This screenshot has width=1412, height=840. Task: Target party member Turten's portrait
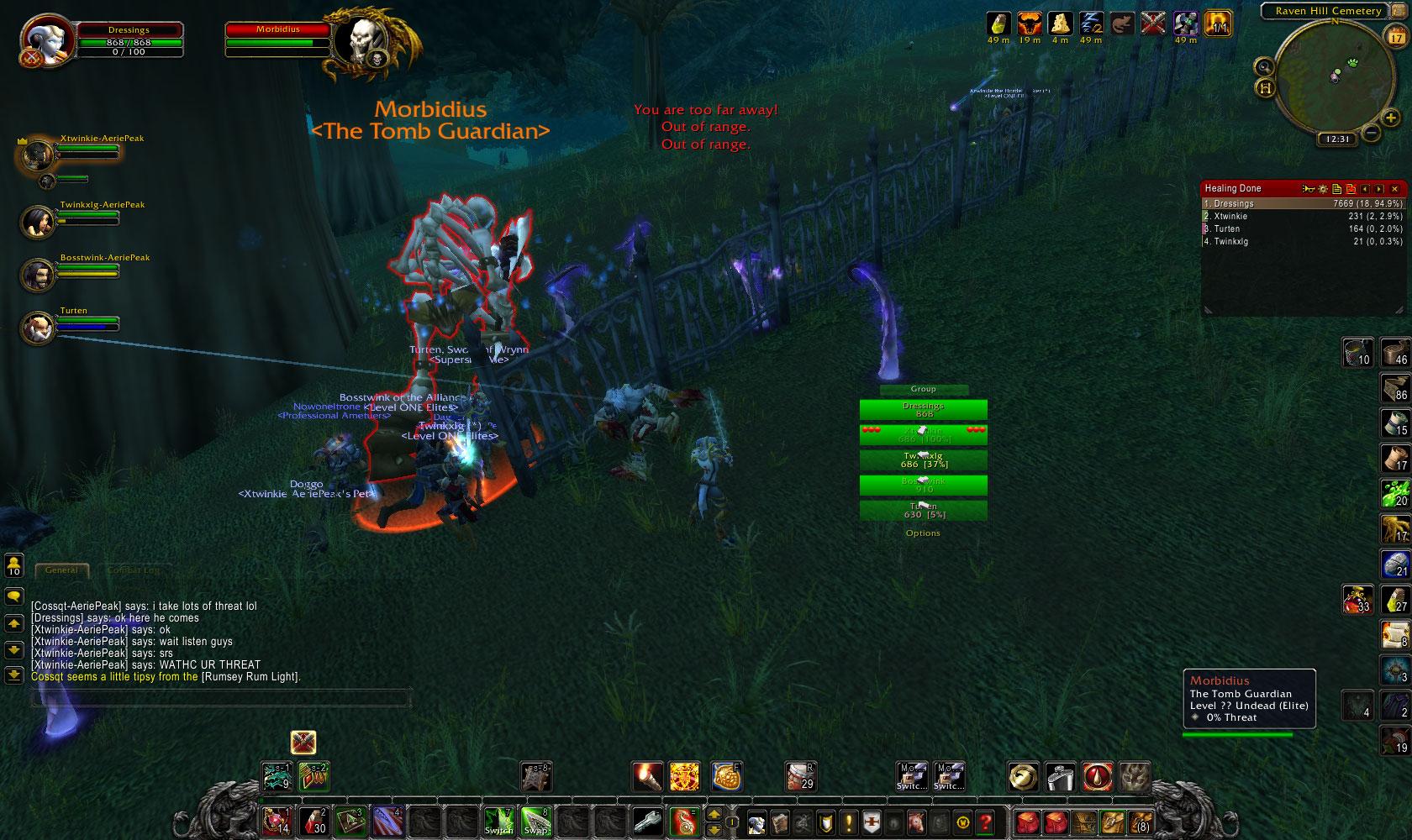37,326
